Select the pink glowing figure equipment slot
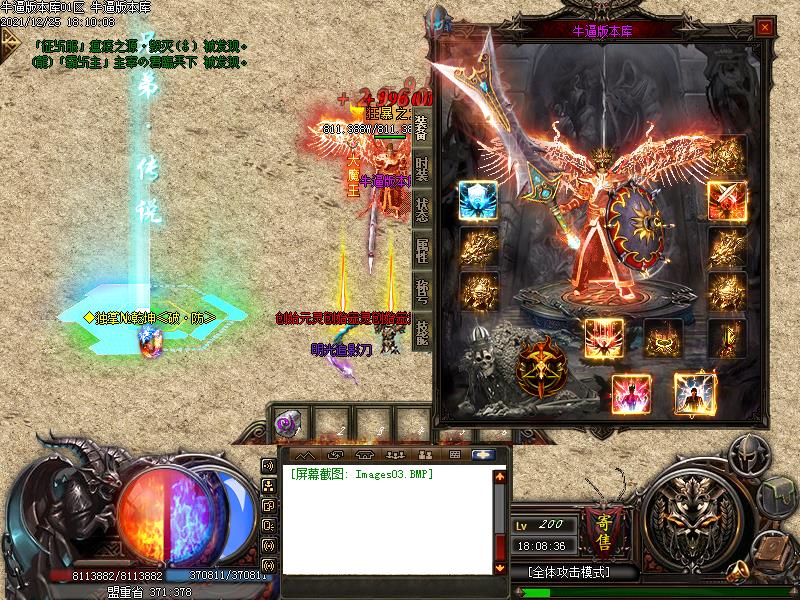The image size is (800, 600). pyautogui.click(x=631, y=392)
